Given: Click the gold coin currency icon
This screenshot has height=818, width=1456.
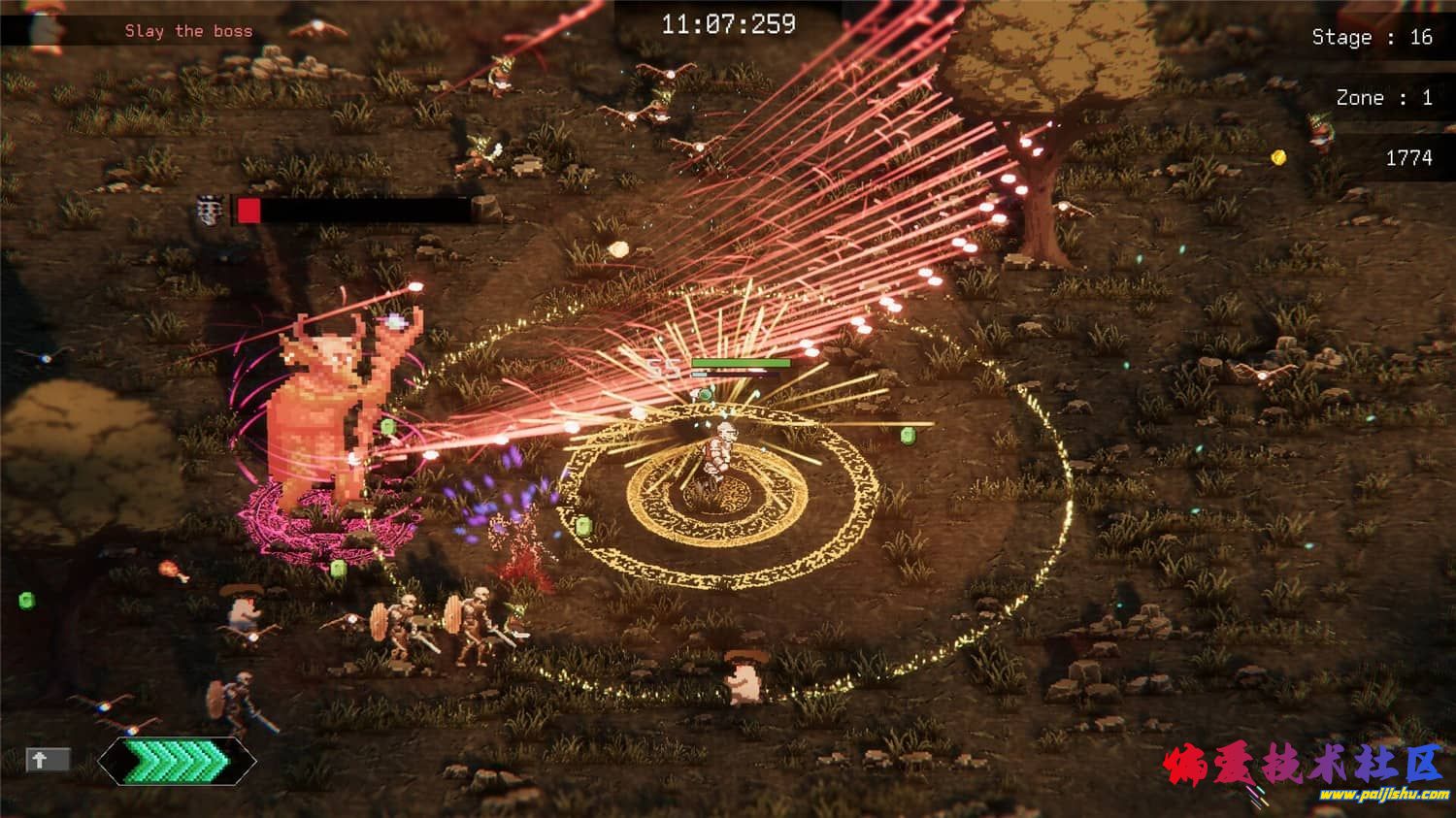Looking at the screenshot, I should [1279, 157].
